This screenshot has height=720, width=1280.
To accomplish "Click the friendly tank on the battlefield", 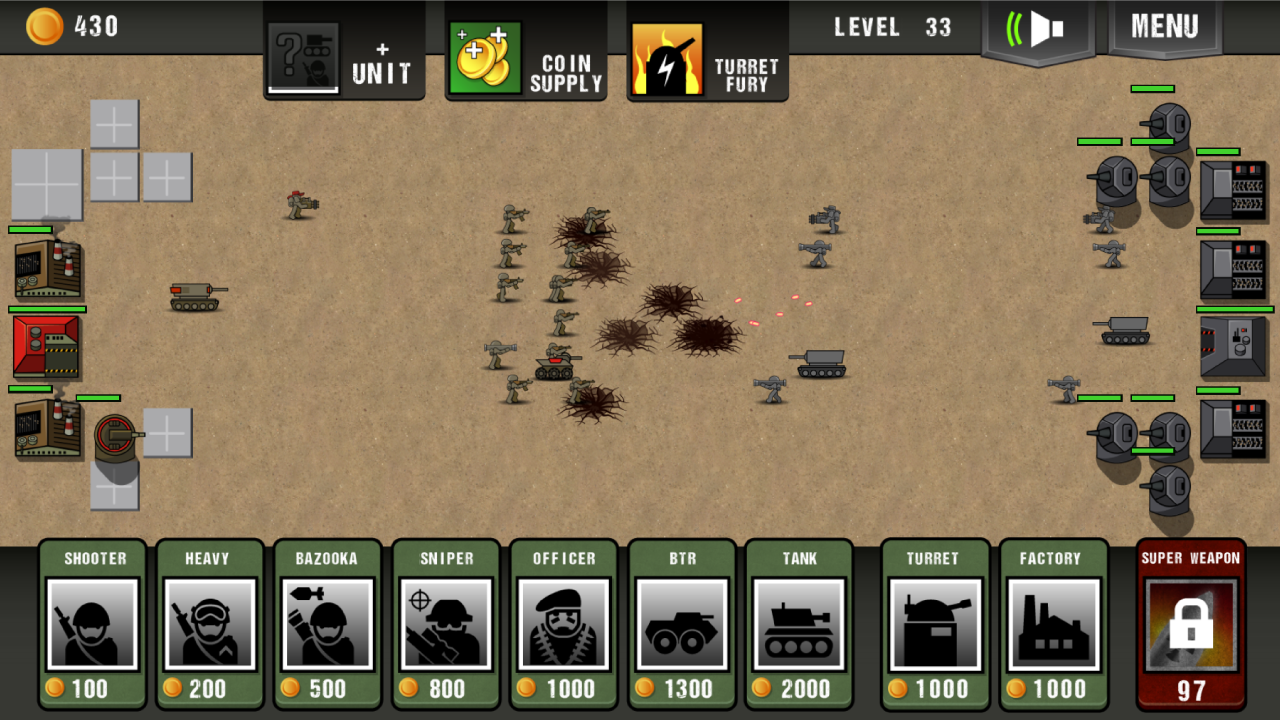I will click(x=191, y=294).
